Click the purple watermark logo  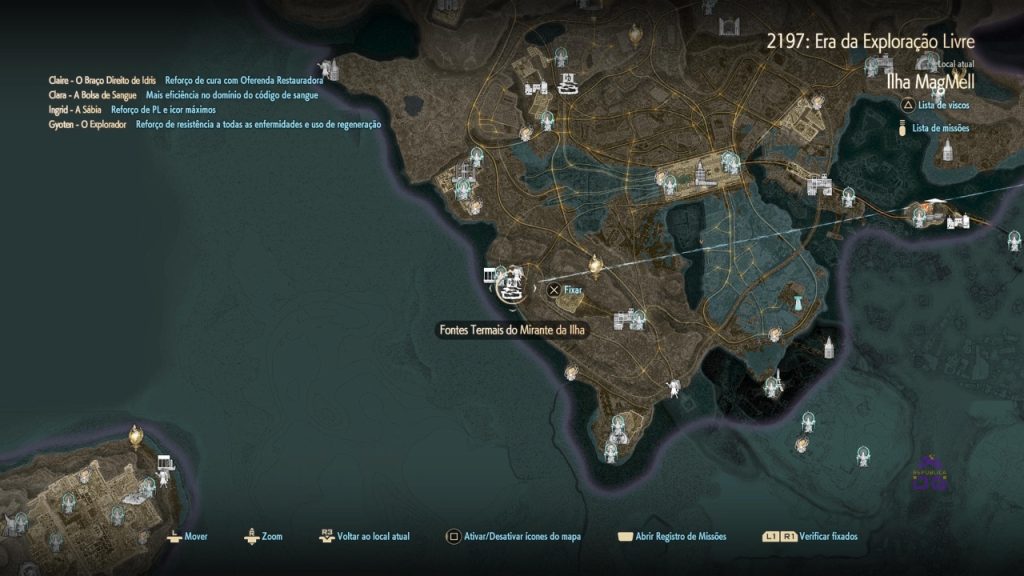[x=929, y=473]
